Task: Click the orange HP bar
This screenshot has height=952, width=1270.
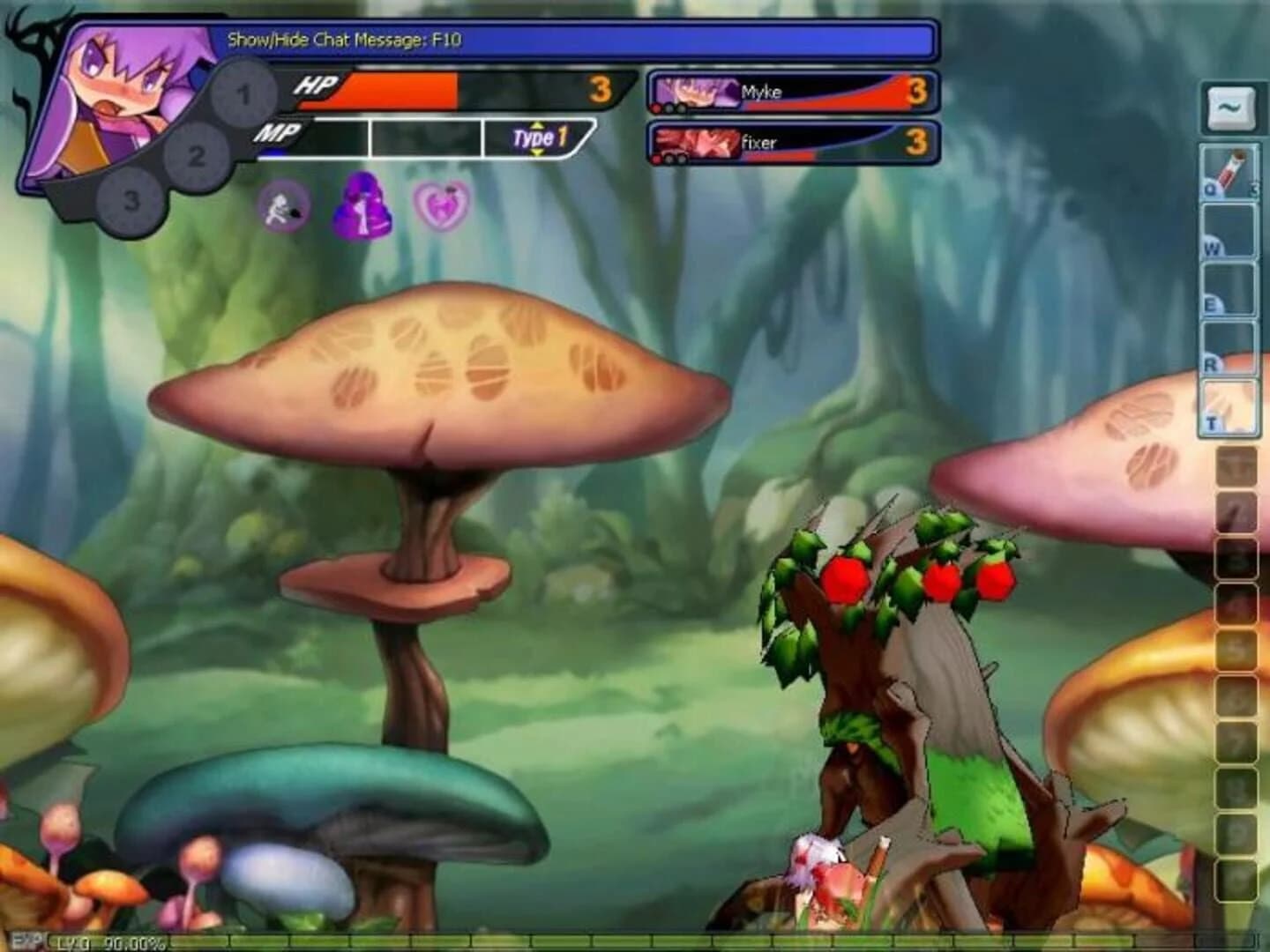Action: point(401,88)
